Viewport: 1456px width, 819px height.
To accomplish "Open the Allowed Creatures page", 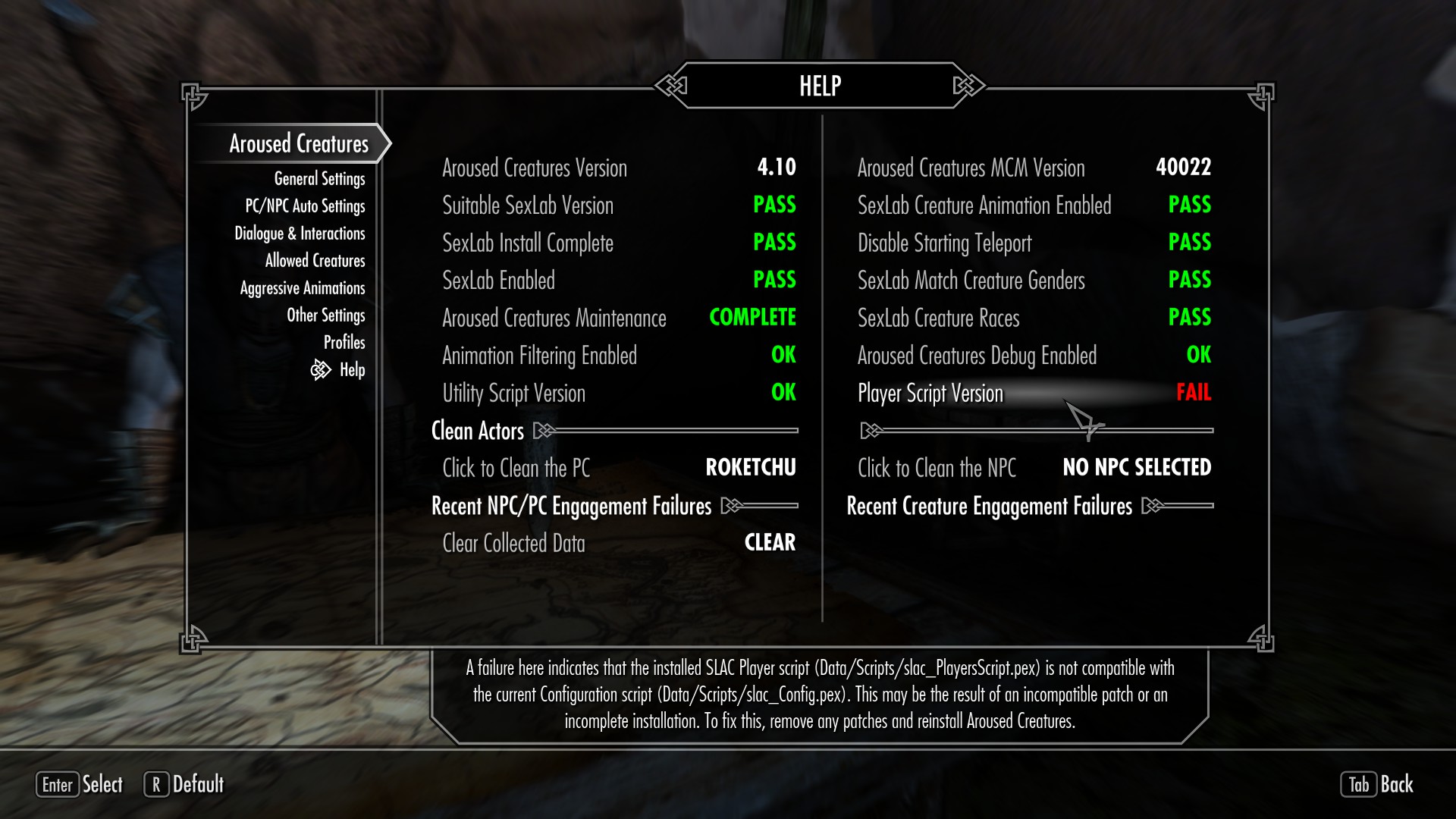I will tap(315, 261).
